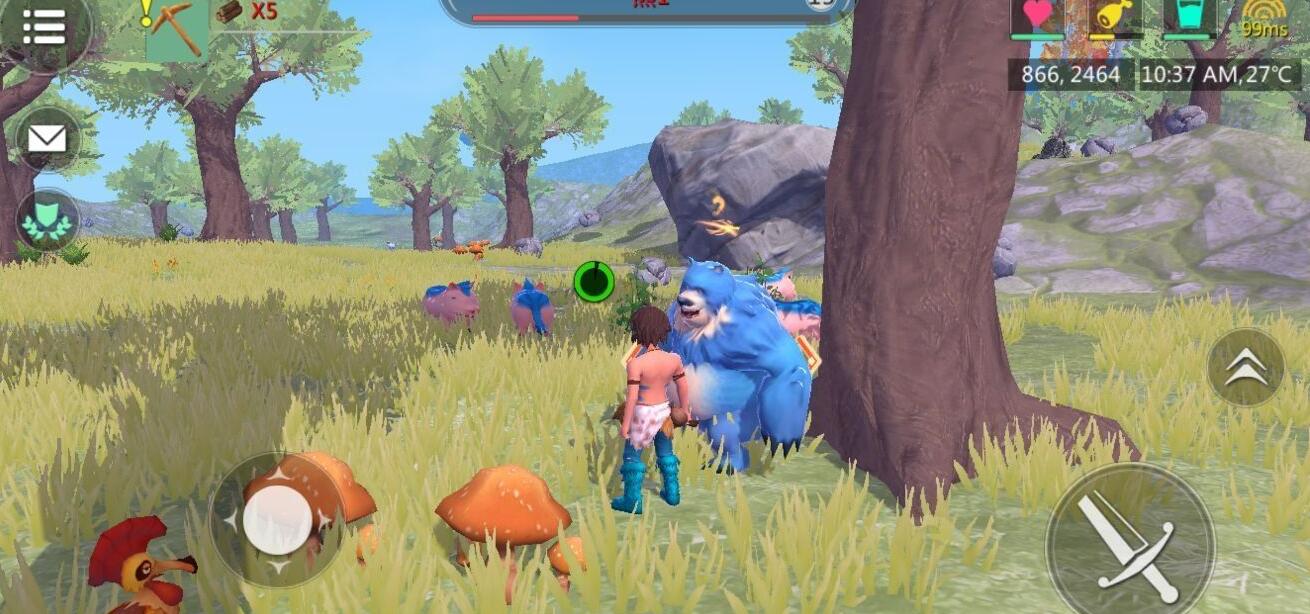Tap the virtual movement joystick

[x=277, y=520]
